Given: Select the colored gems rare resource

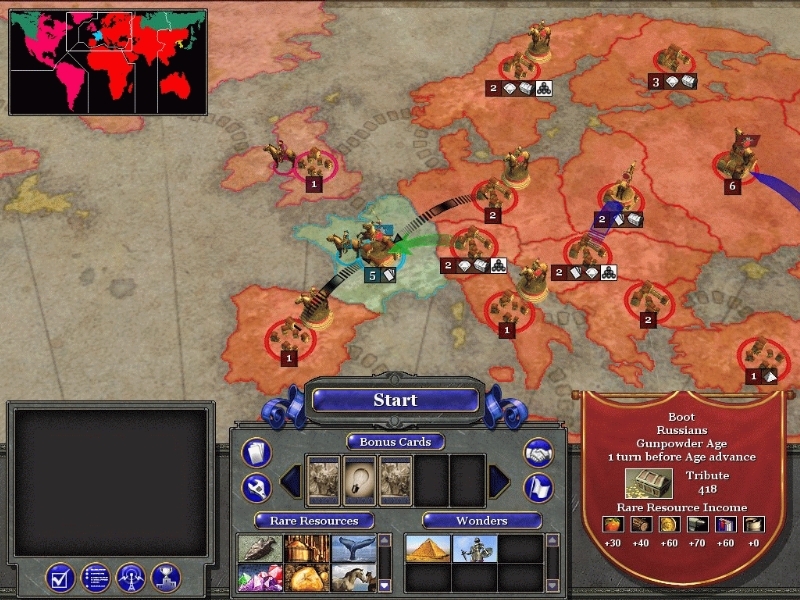Looking at the screenshot, I should 257,577.
